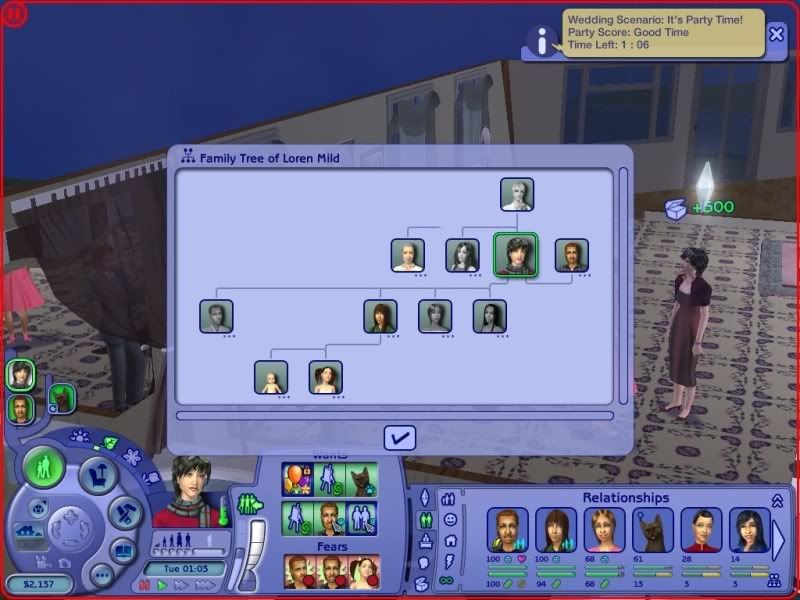
Task: Open Buy mode with the armchair icon
Action: tap(98, 474)
